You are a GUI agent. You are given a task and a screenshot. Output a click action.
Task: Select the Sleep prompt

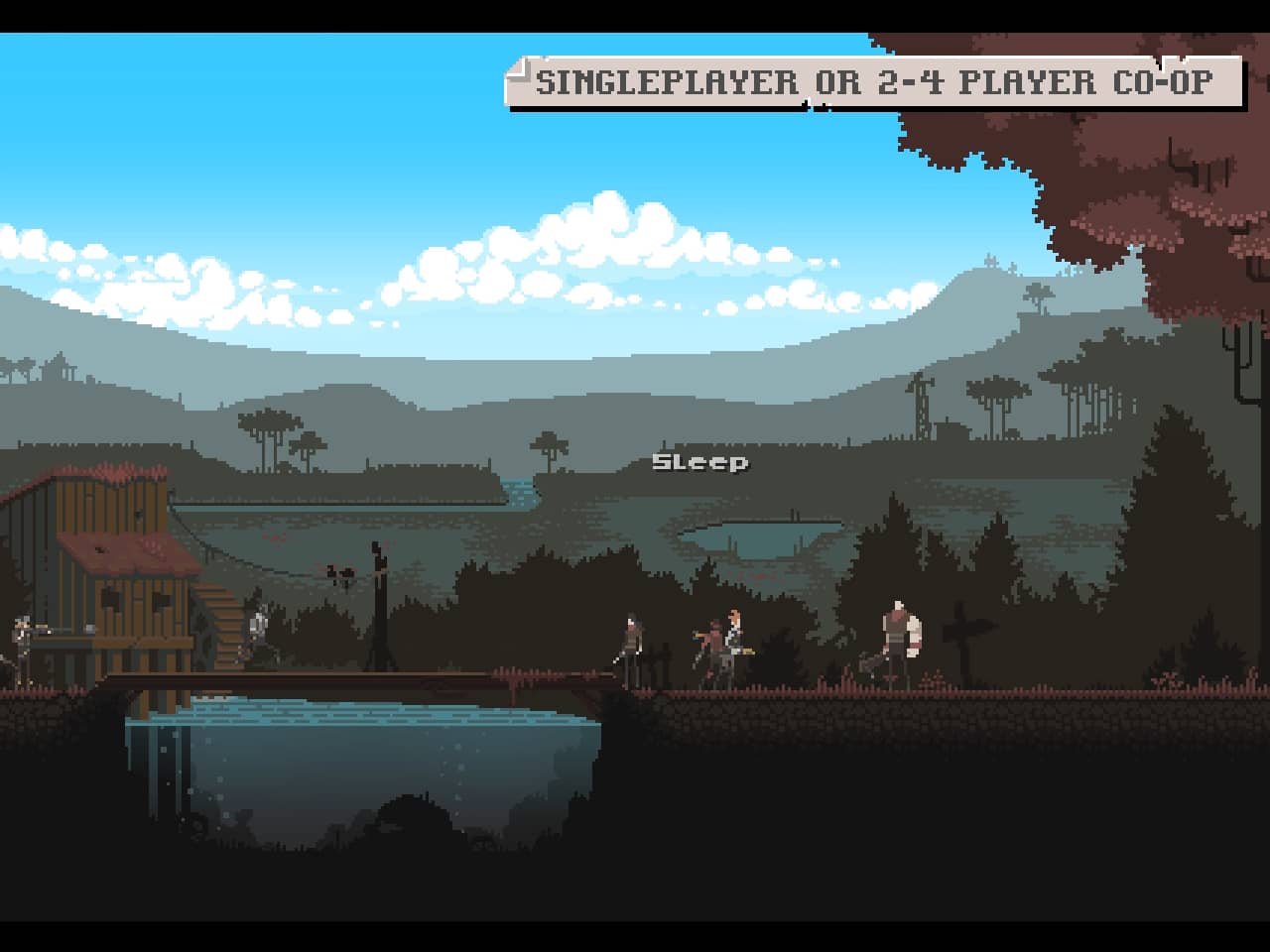tap(699, 462)
